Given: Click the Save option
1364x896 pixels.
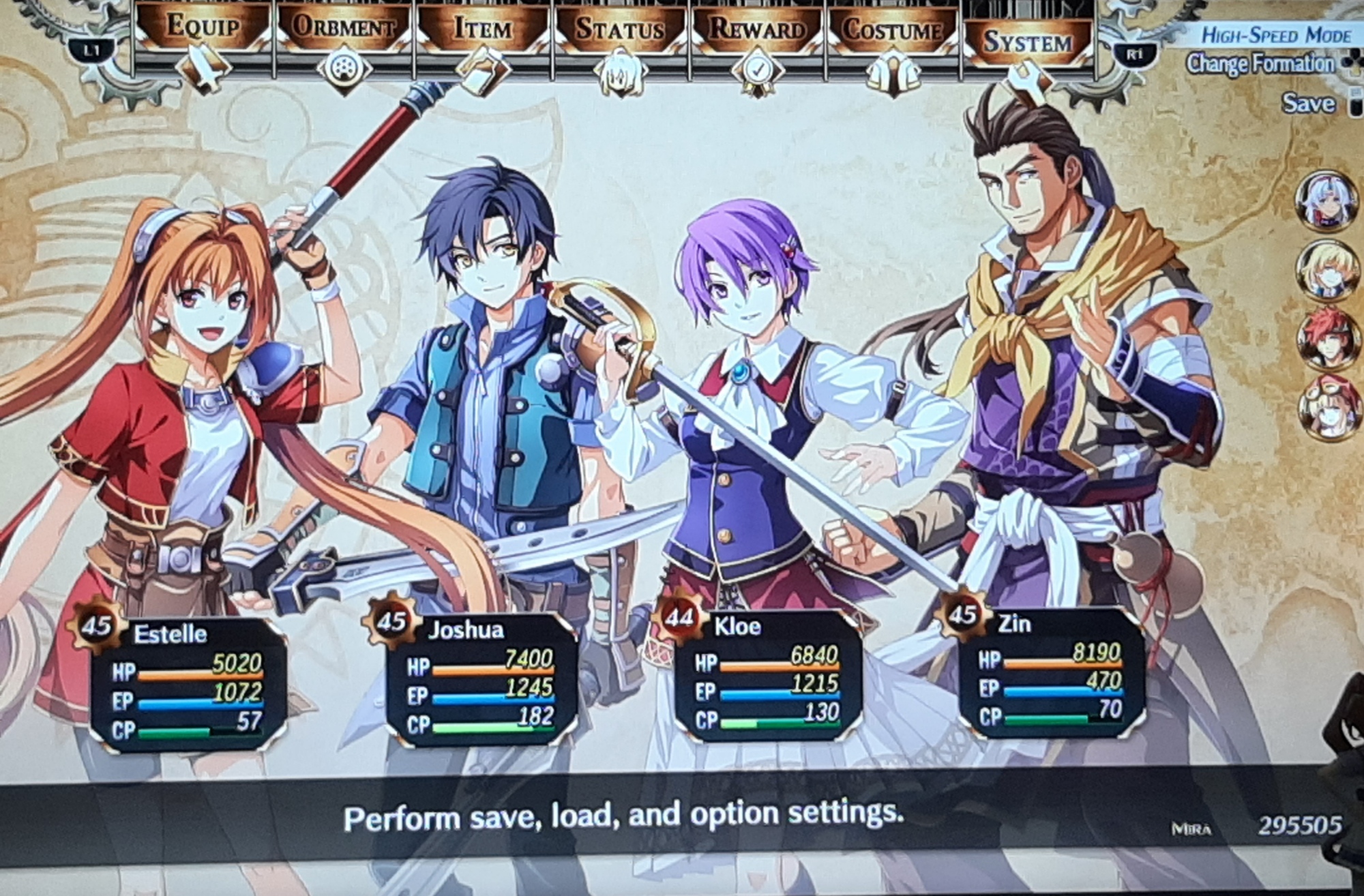Looking at the screenshot, I should 1308,104.
